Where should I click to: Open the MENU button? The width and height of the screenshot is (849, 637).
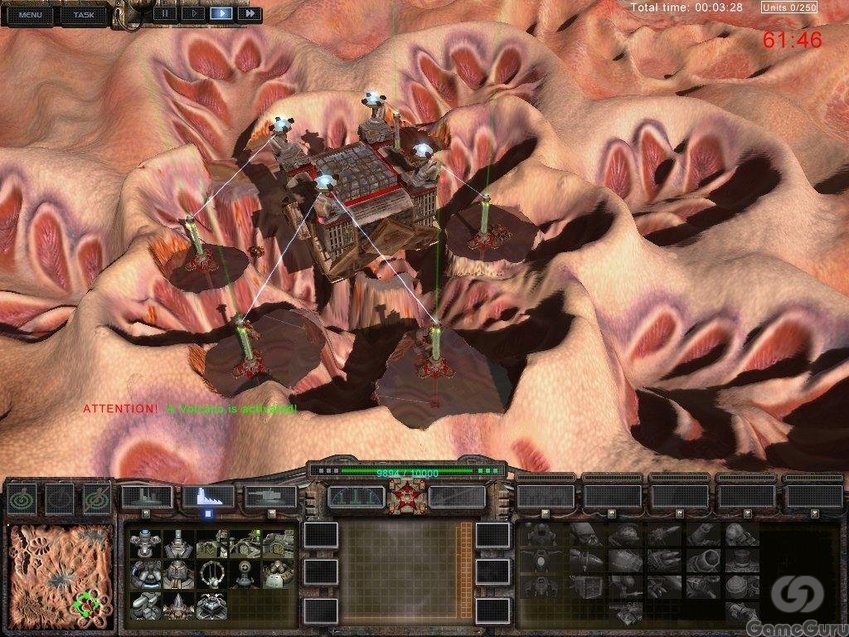click(30, 15)
